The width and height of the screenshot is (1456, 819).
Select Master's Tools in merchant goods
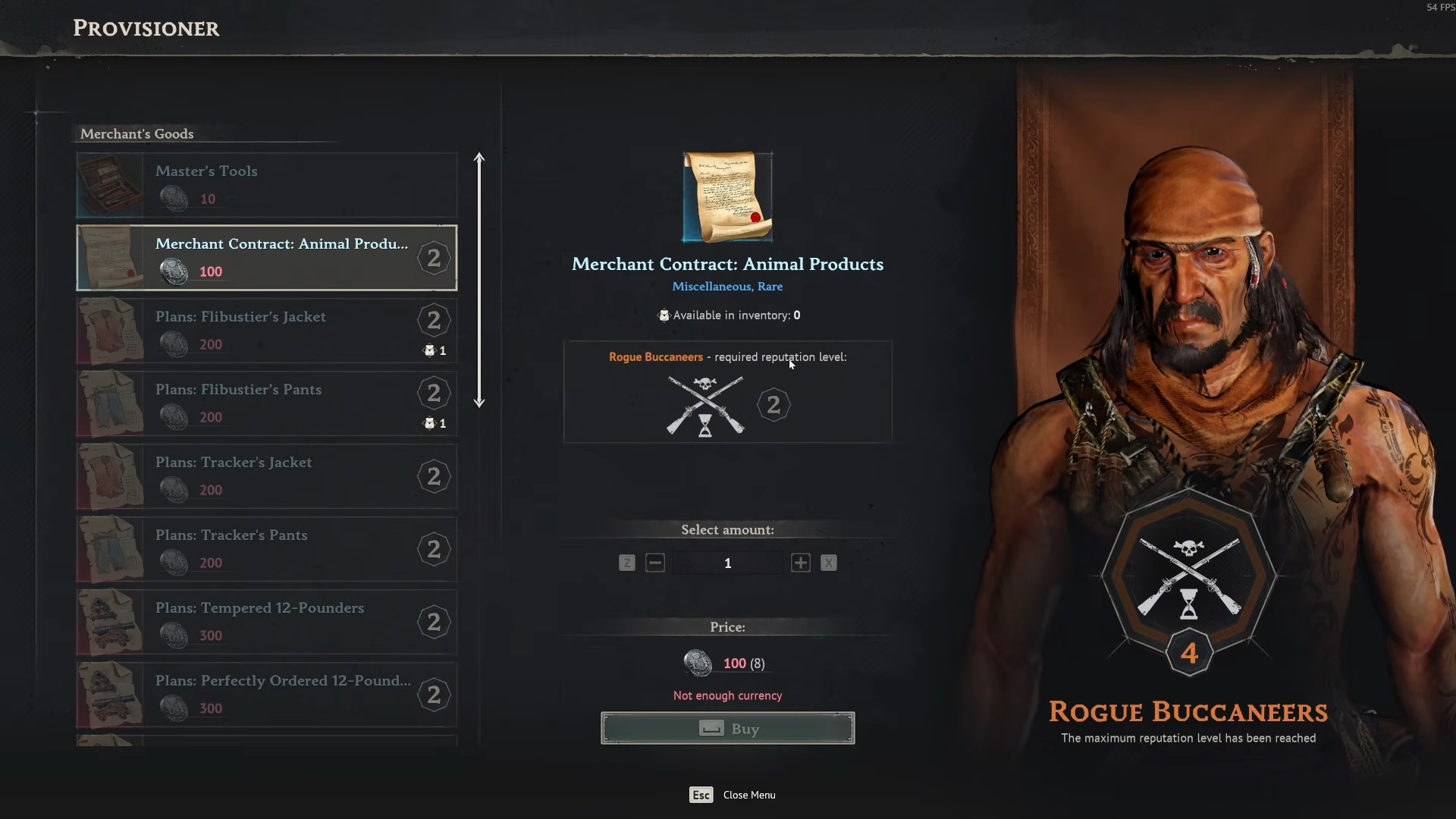266,185
